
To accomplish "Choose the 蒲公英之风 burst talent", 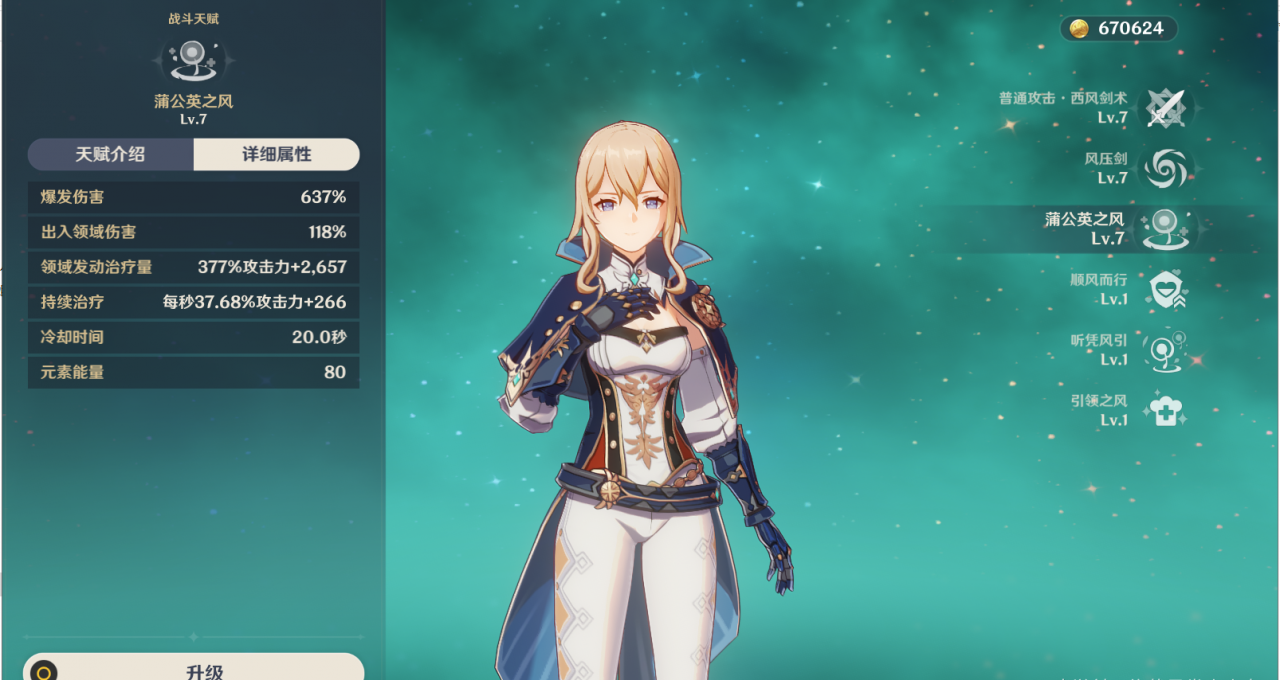I will point(1164,229).
